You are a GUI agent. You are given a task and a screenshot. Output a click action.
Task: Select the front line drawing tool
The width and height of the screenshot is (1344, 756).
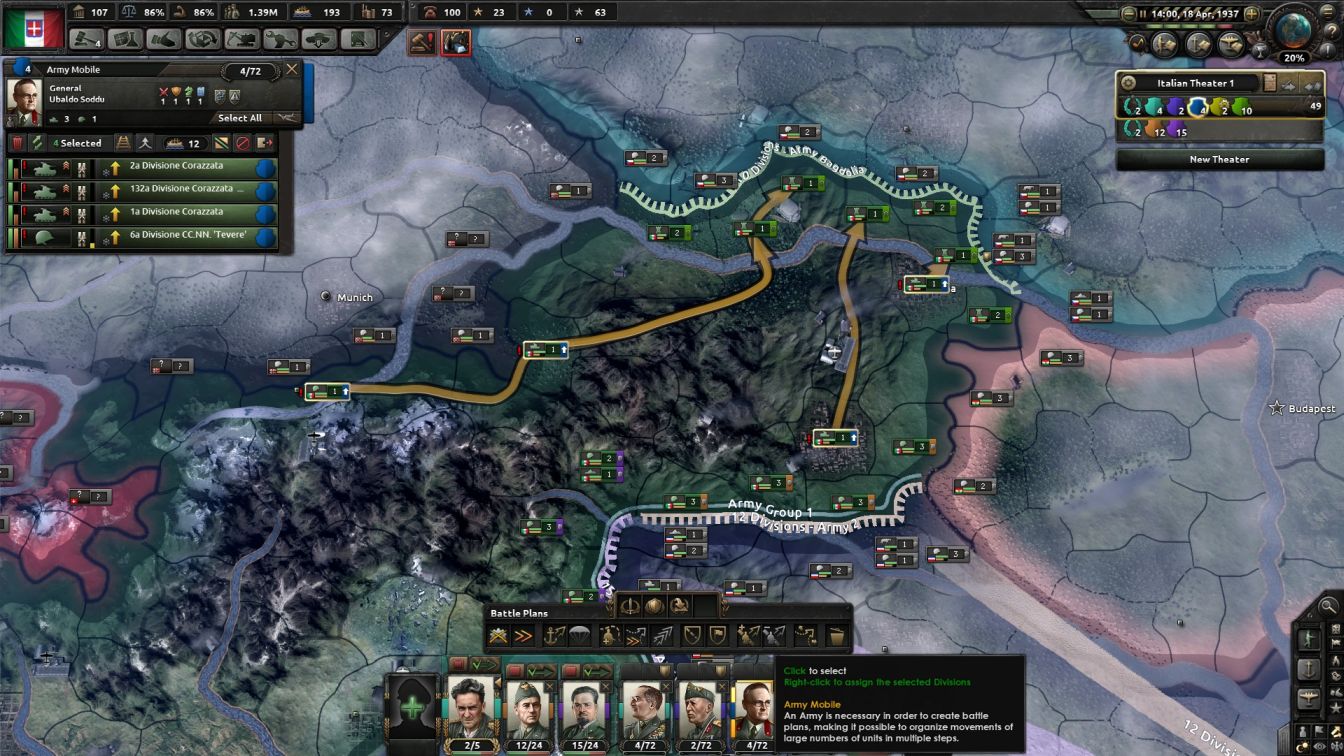pos(497,633)
